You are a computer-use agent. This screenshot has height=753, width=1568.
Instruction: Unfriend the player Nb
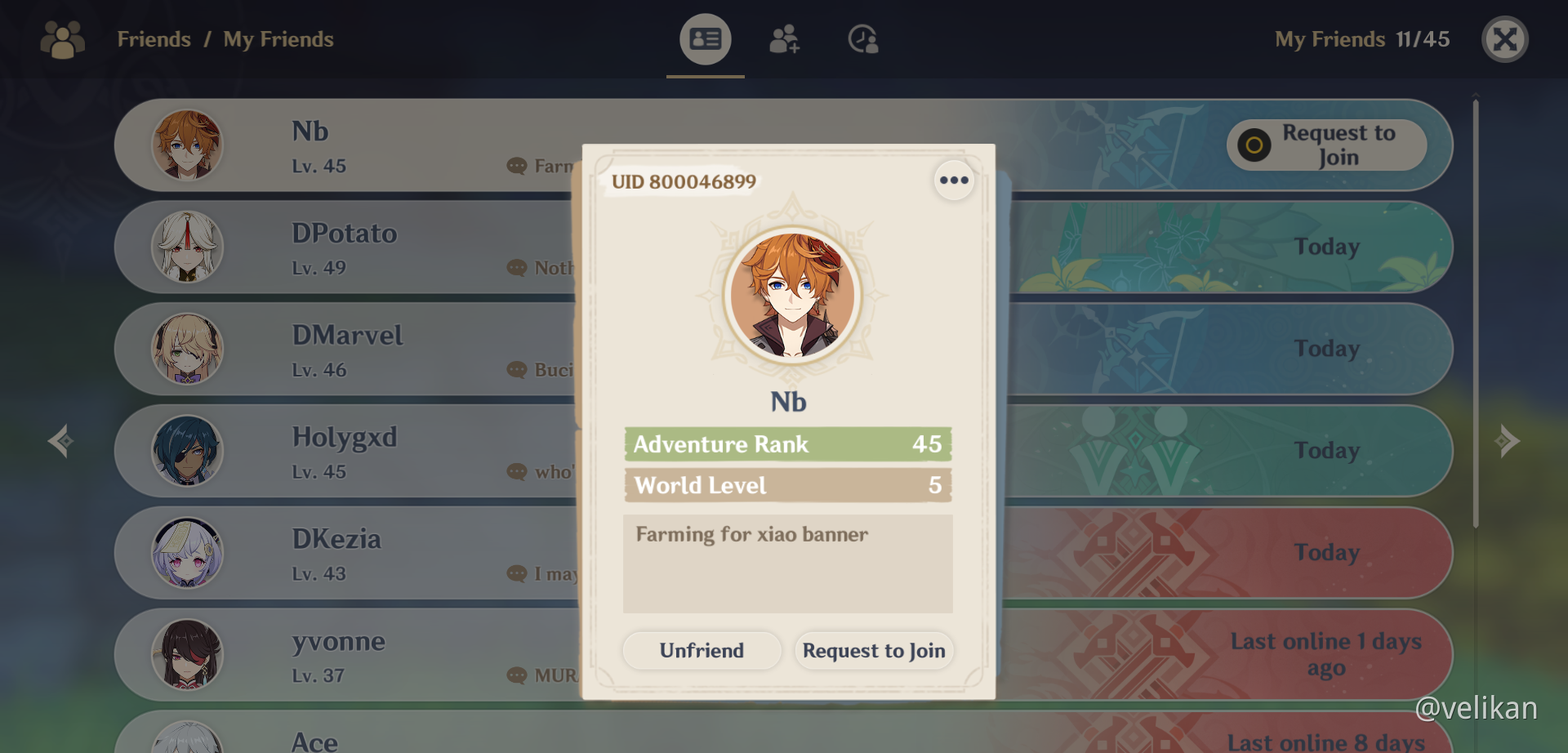point(702,650)
